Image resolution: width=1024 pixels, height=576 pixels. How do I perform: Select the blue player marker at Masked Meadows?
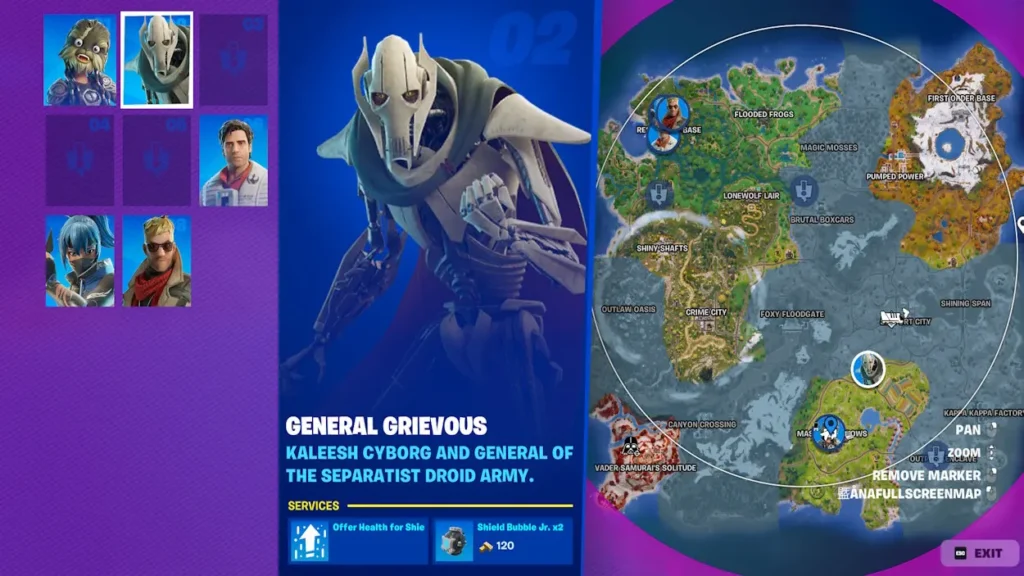pos(829,433)
